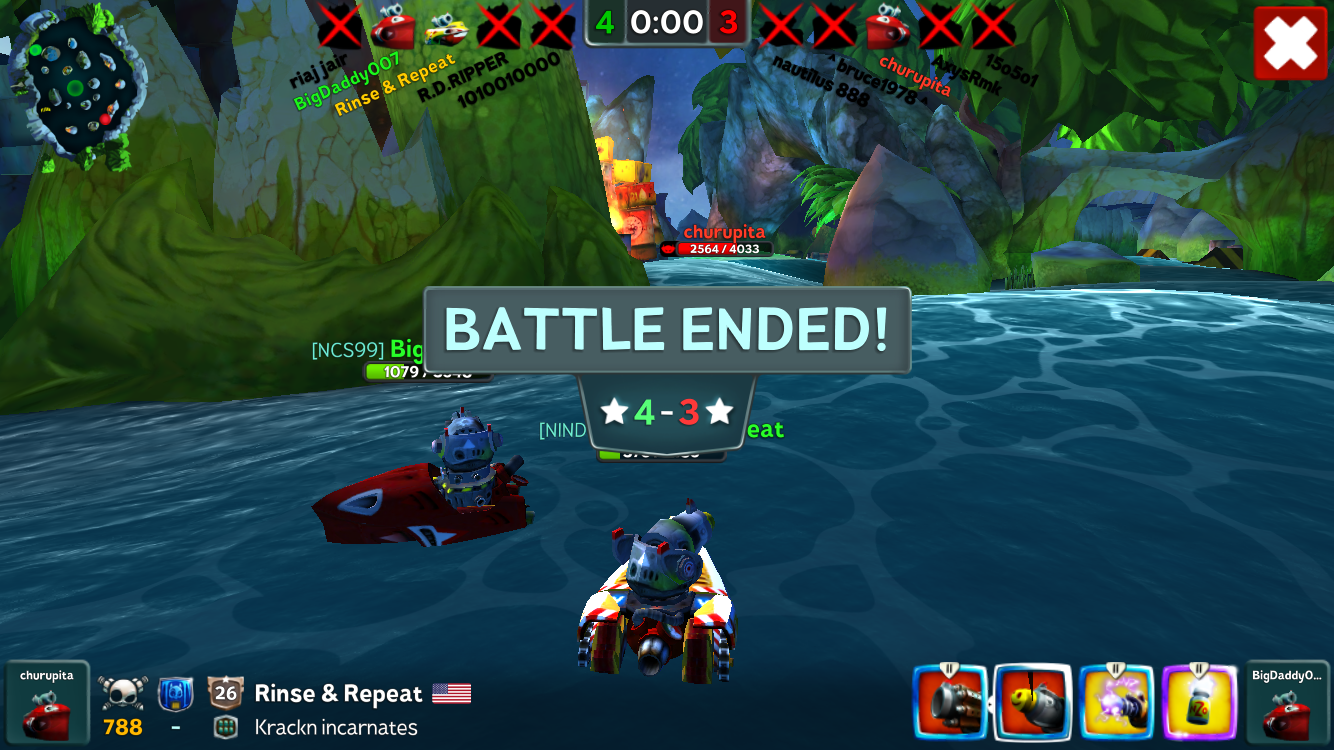Screen dimensions: 1334x750
Task: Select BigDaddy007's boat icon in top bar
Action: [393, 27]
